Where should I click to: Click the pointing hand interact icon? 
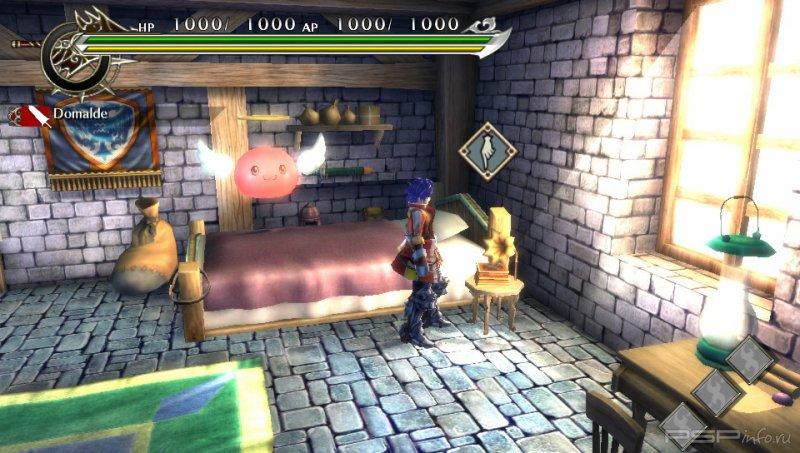(x=487, y=152)
